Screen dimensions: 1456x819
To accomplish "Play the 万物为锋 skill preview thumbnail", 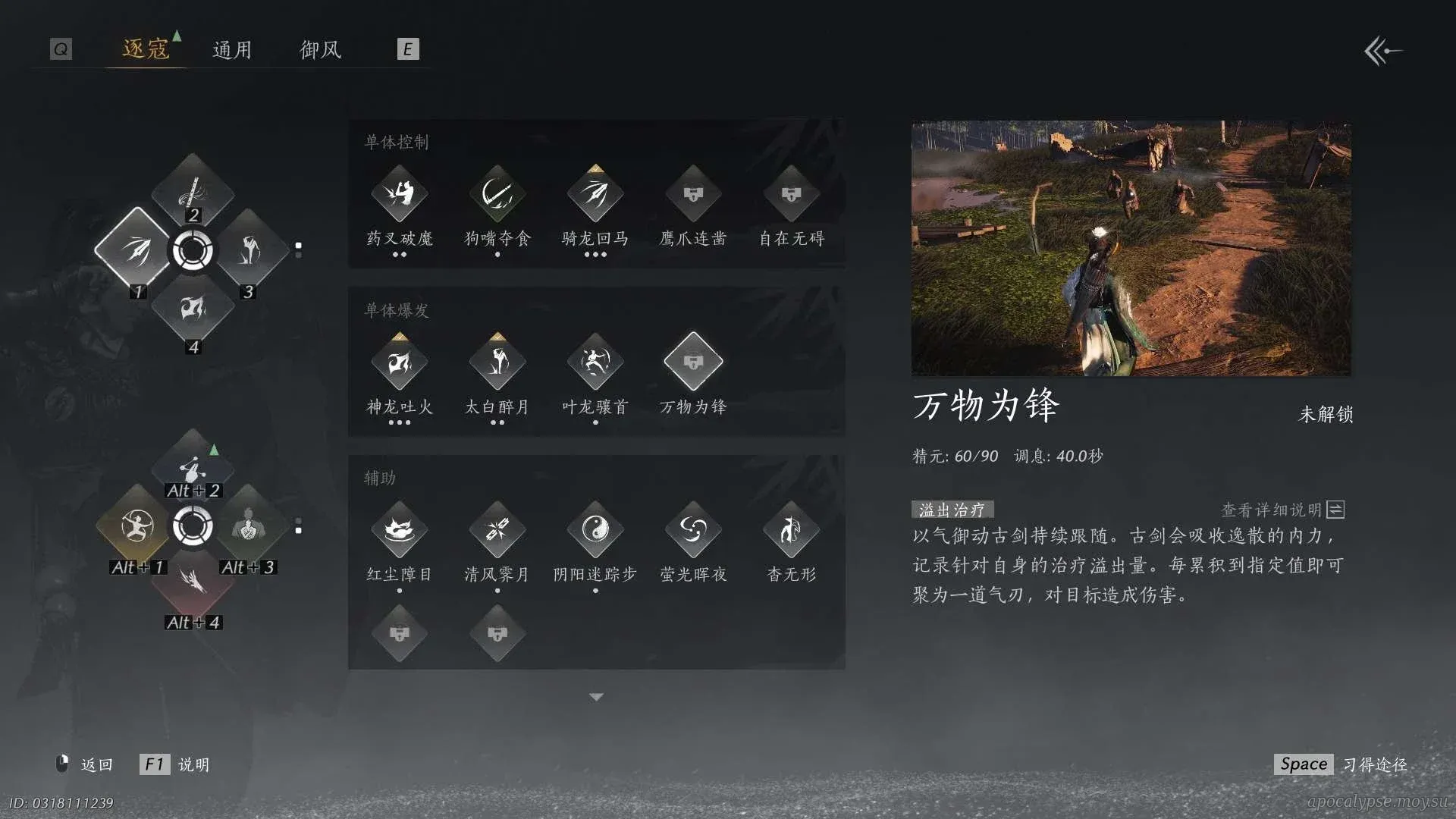I will pyautogui.click(x=1131, y=248).
